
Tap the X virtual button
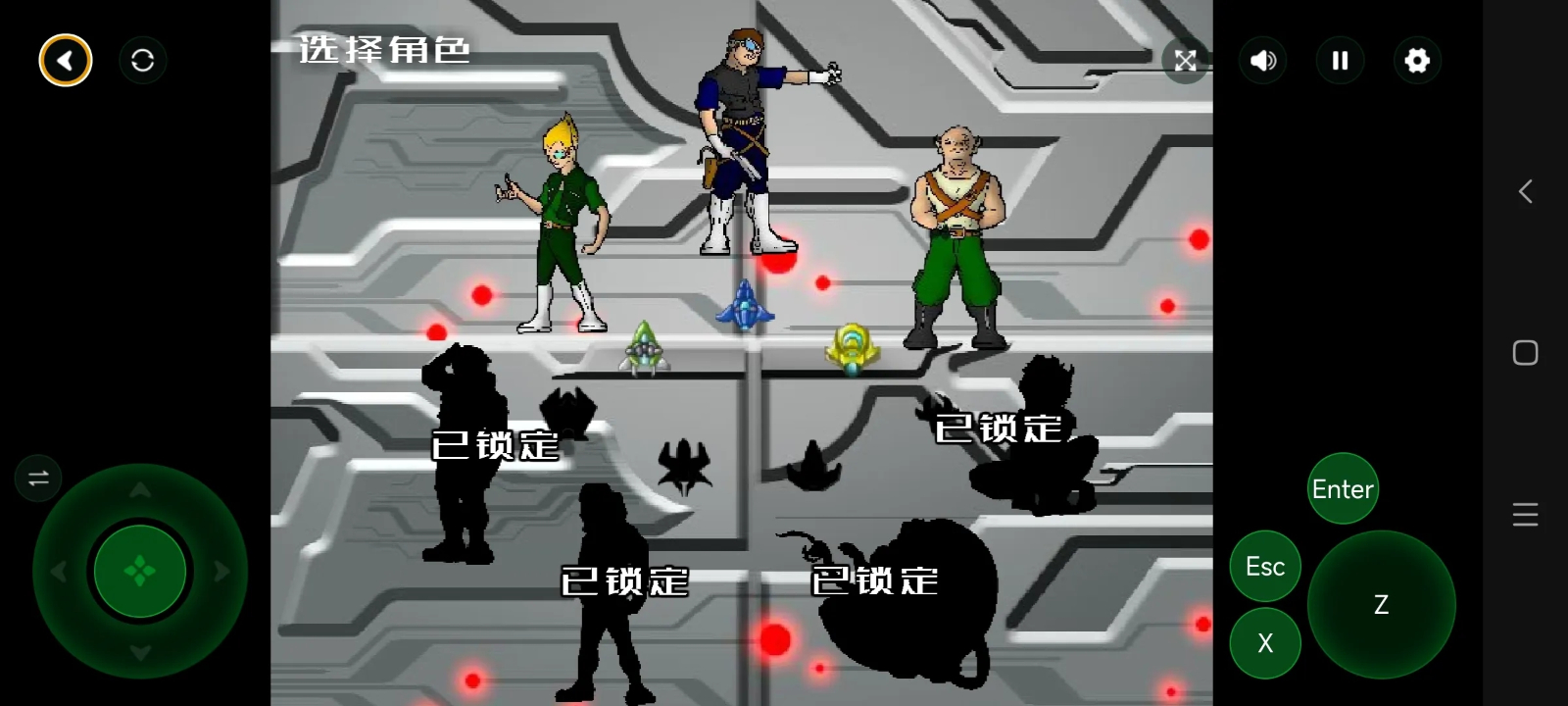coord(1265,643)
